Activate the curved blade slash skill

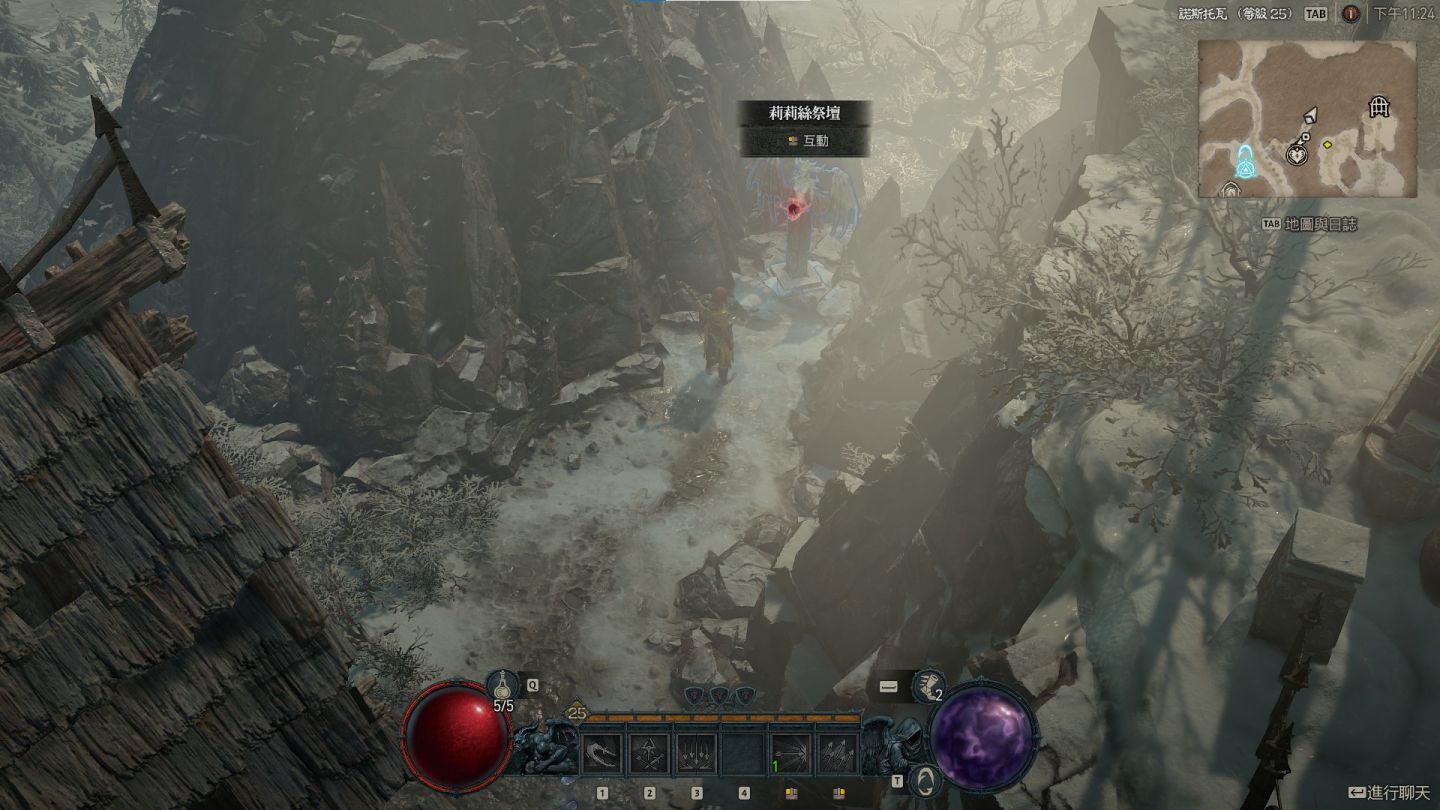[601, 753]
